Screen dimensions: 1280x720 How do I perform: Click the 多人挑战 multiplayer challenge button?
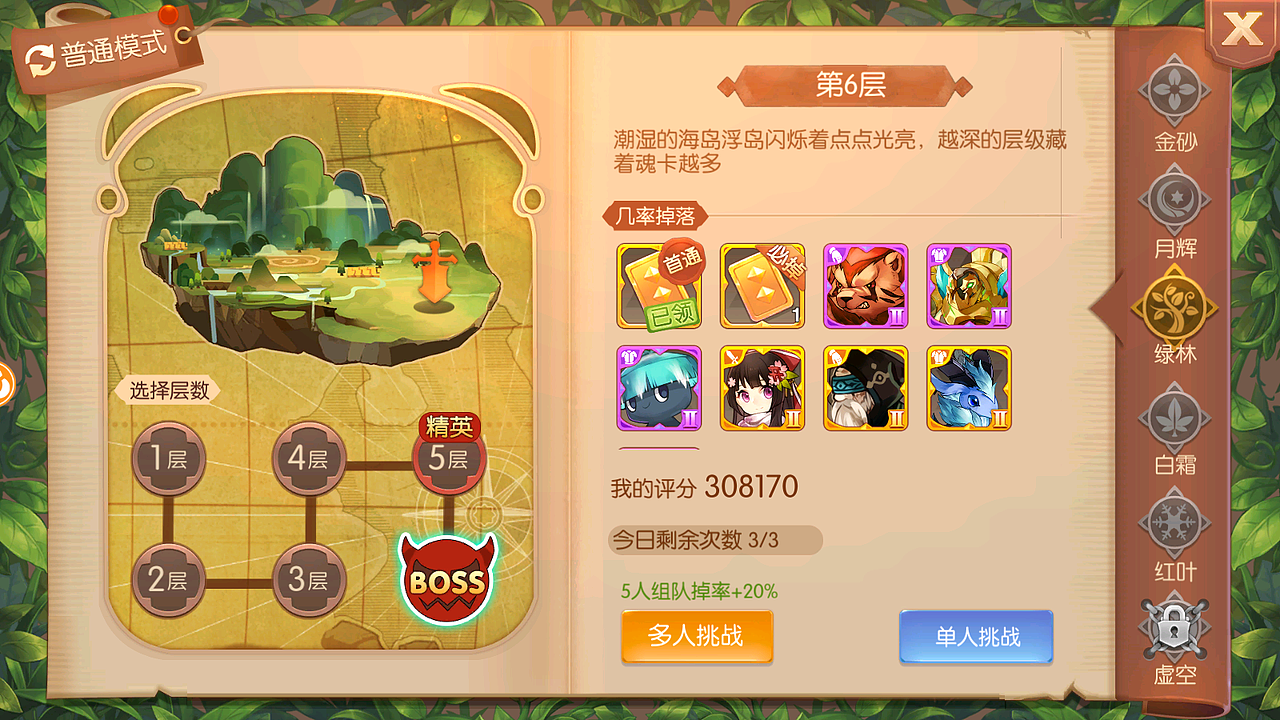click(696, 637)
